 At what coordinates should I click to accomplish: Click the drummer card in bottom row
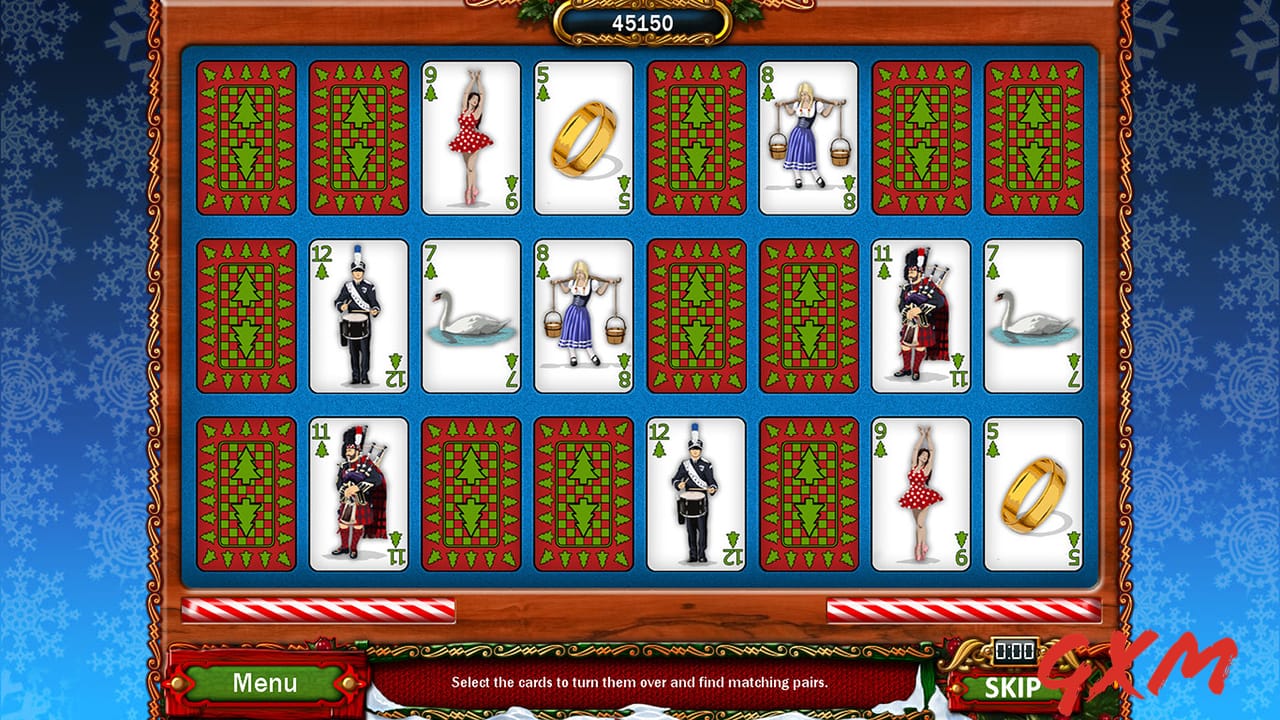(696, 492)
